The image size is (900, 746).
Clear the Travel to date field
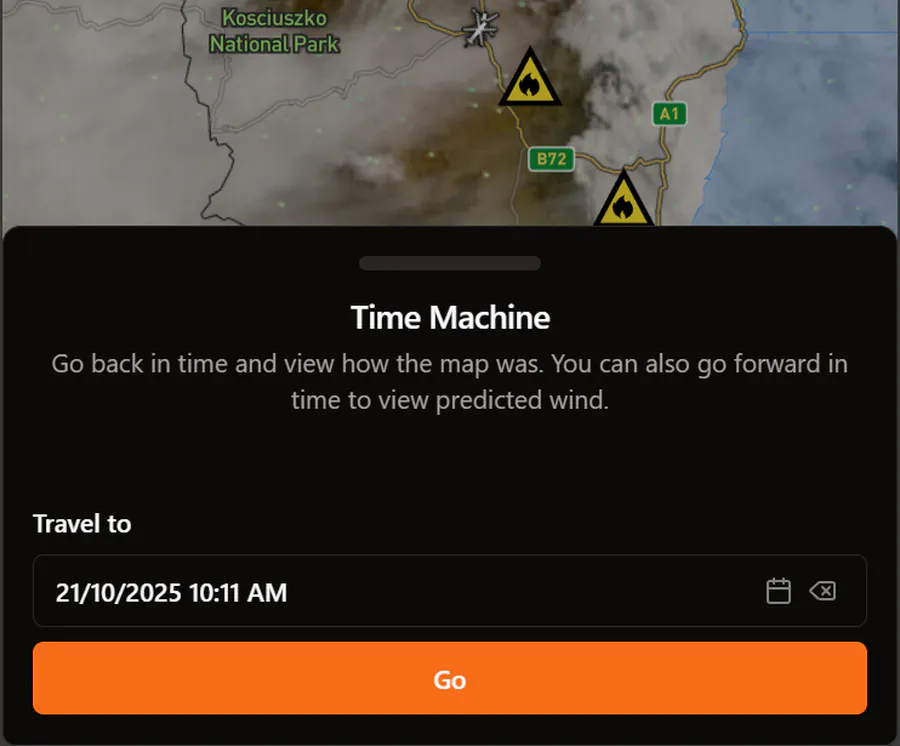click(x=822, y=591)
